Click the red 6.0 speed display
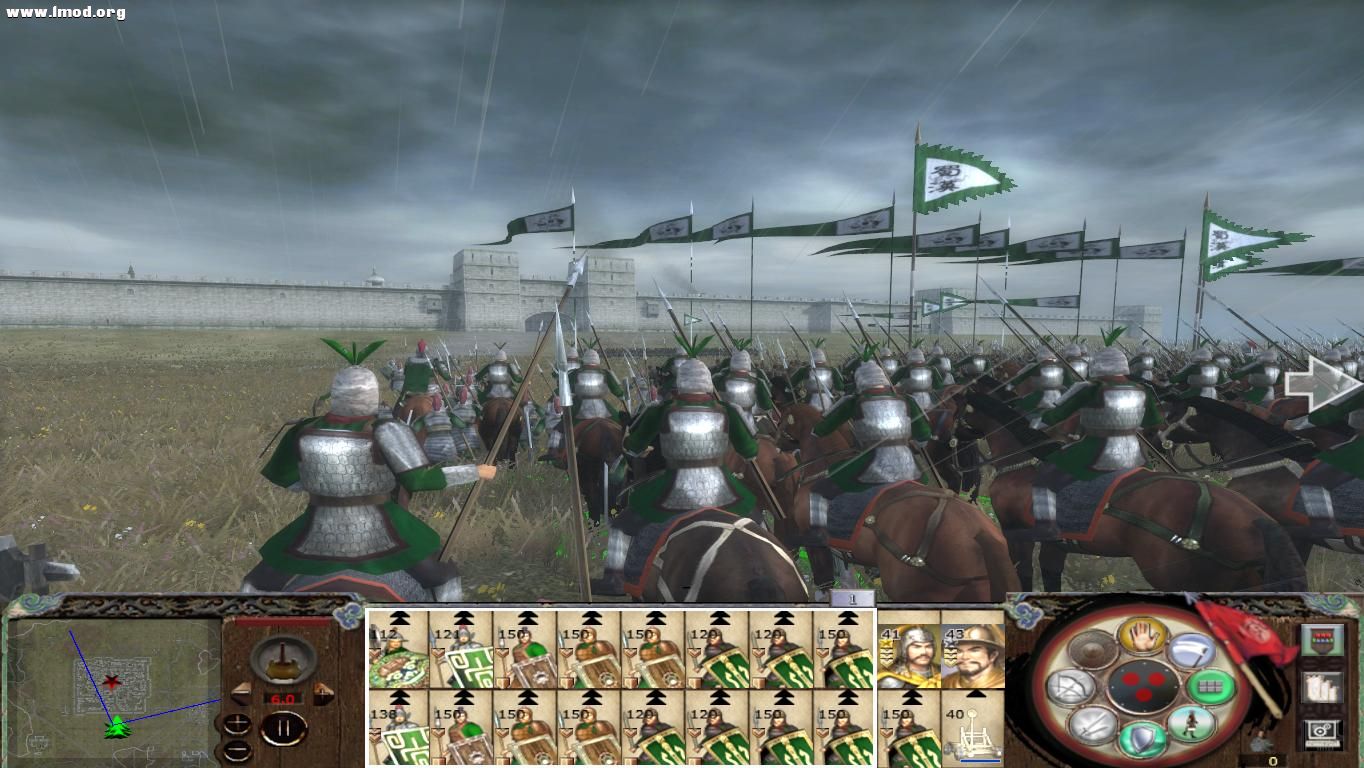Image resolution: width=1364 pixels, height=768 pixels. [x=281, y=697]
